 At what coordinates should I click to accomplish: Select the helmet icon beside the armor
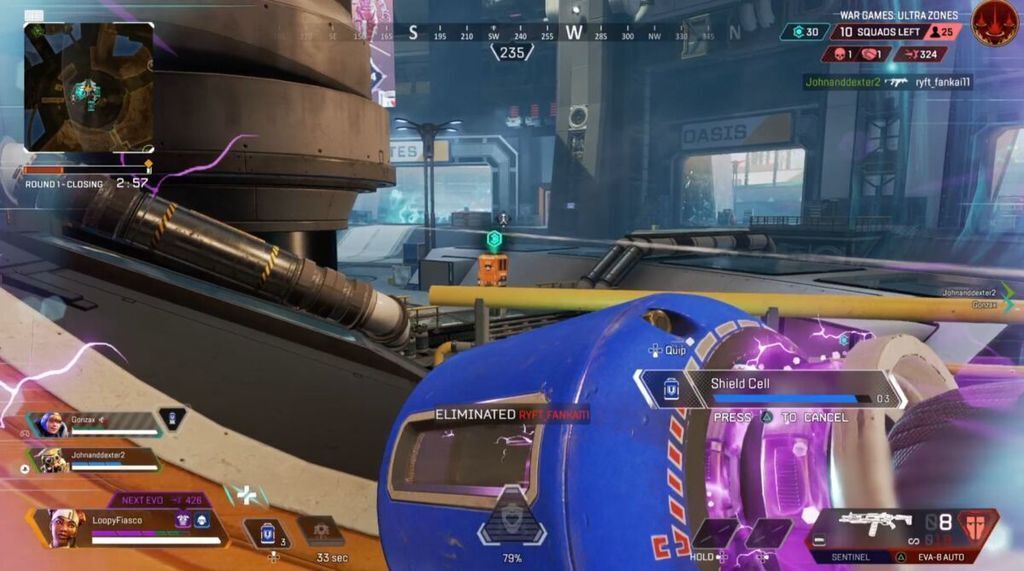(x=201, y=520)
